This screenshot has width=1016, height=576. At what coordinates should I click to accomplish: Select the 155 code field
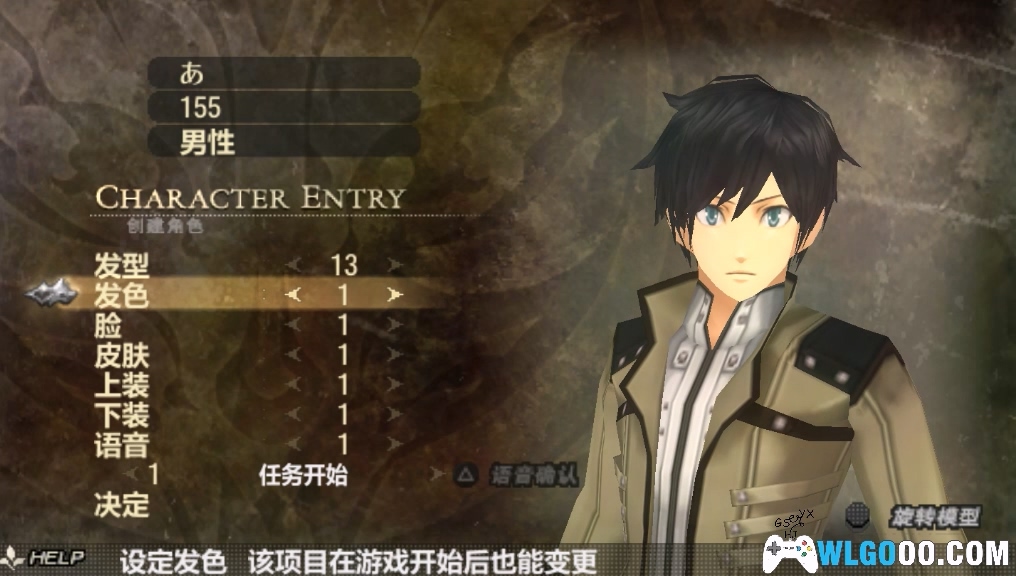pos(283,106)
